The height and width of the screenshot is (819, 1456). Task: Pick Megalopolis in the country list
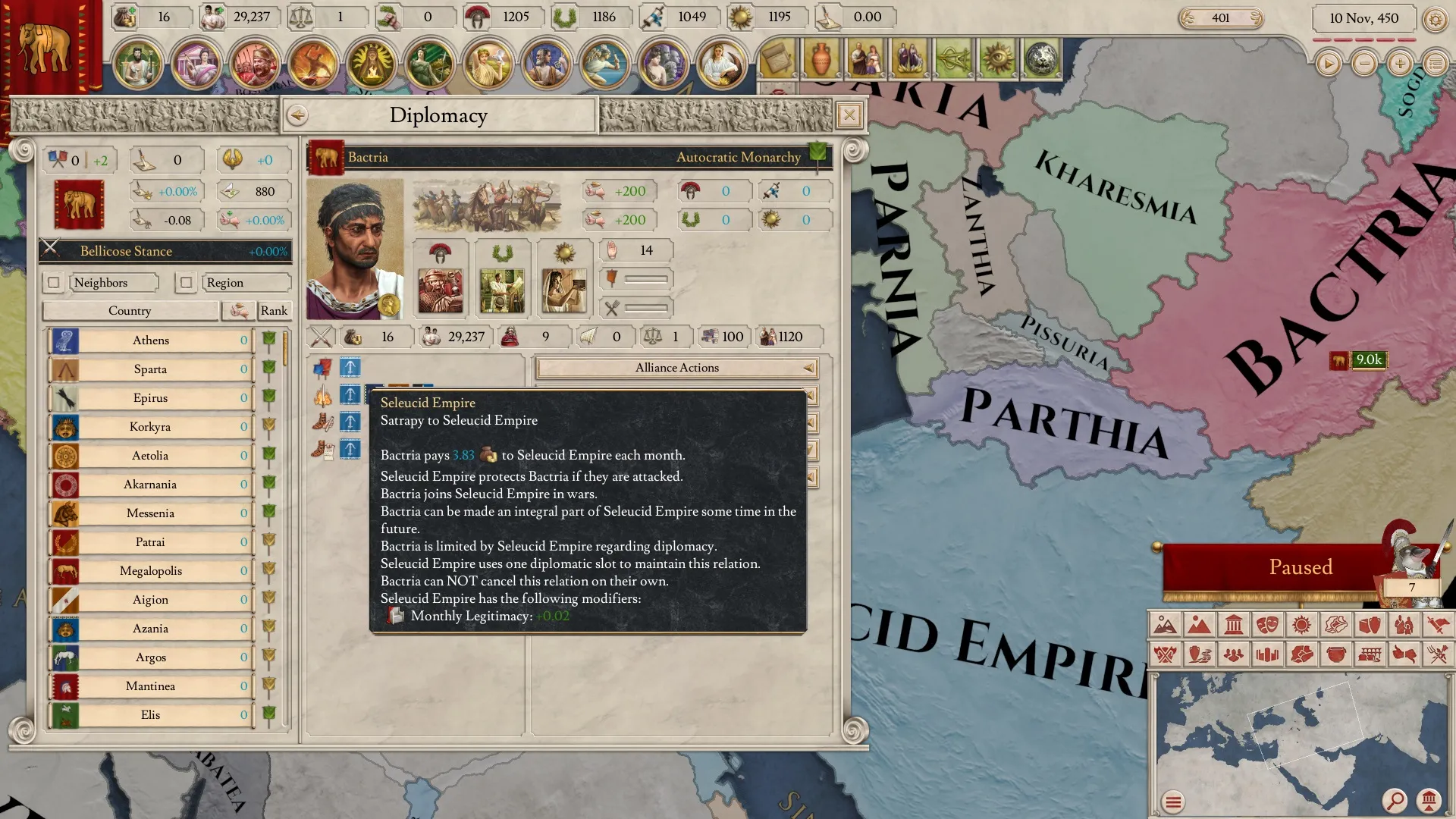(x=151, y=571)
